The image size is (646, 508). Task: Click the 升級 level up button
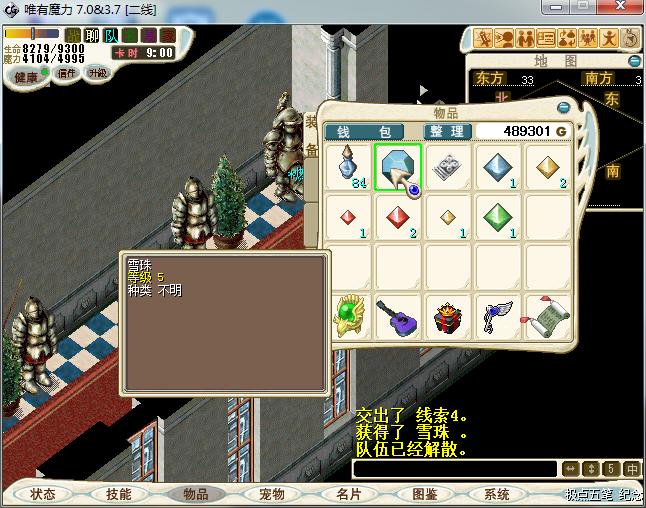click(98, 73)
